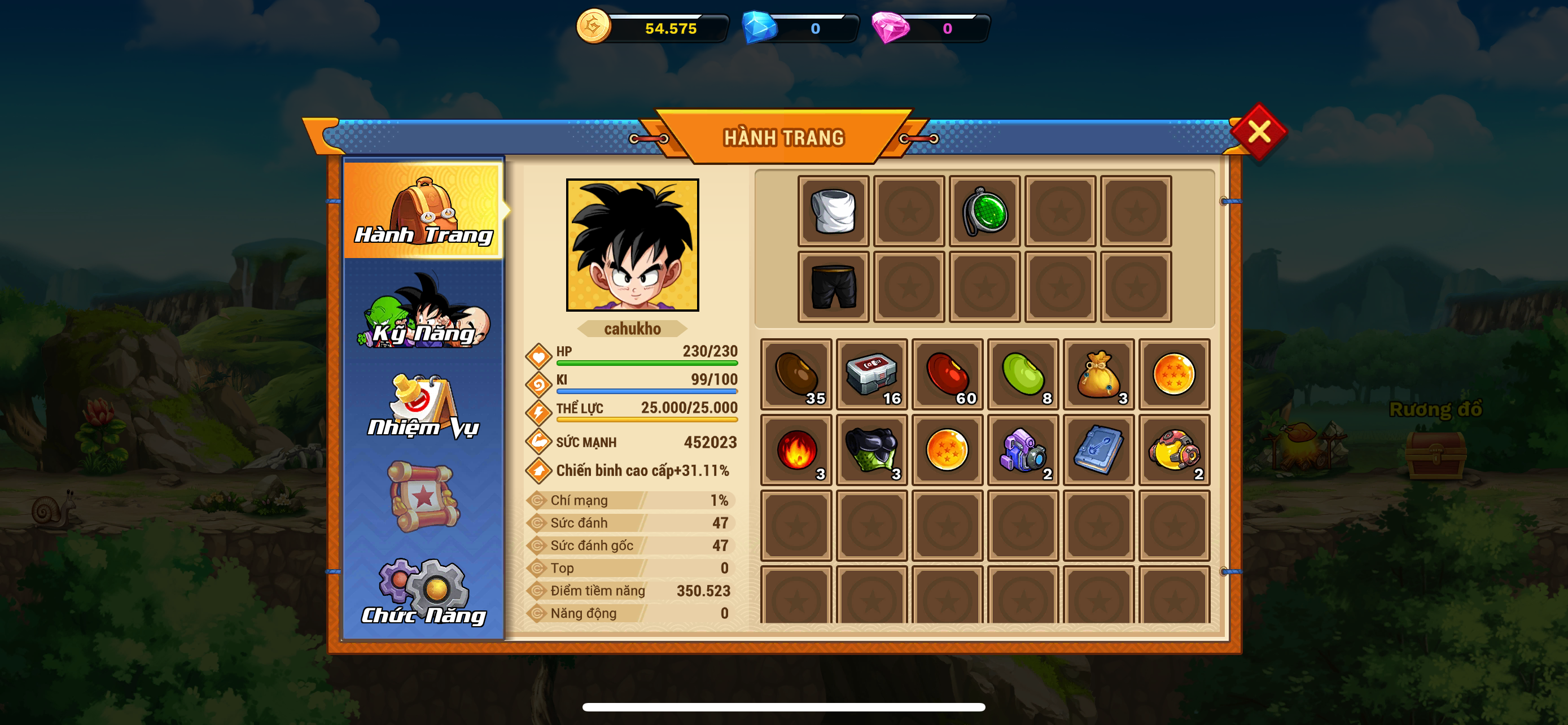Select the green bean stack of 8
Screen dimensions: 1568x725
tap(1023, 374)
